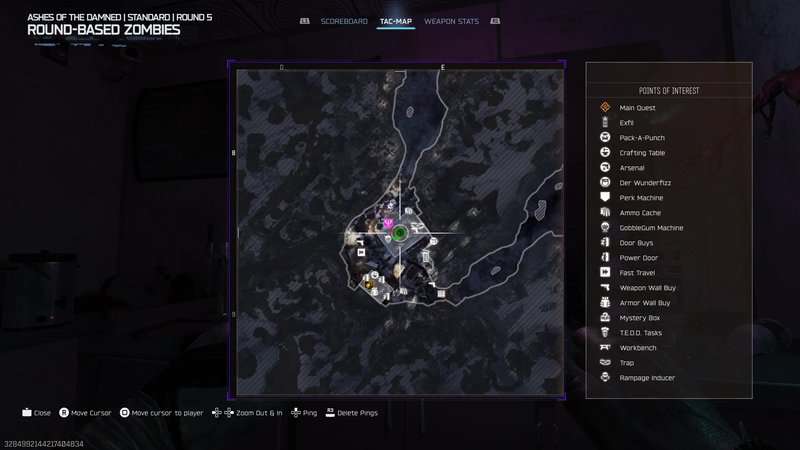Select Der Wunderfizz in the legend
Viewport: 800px width, 450px height.
coord(642,183)
